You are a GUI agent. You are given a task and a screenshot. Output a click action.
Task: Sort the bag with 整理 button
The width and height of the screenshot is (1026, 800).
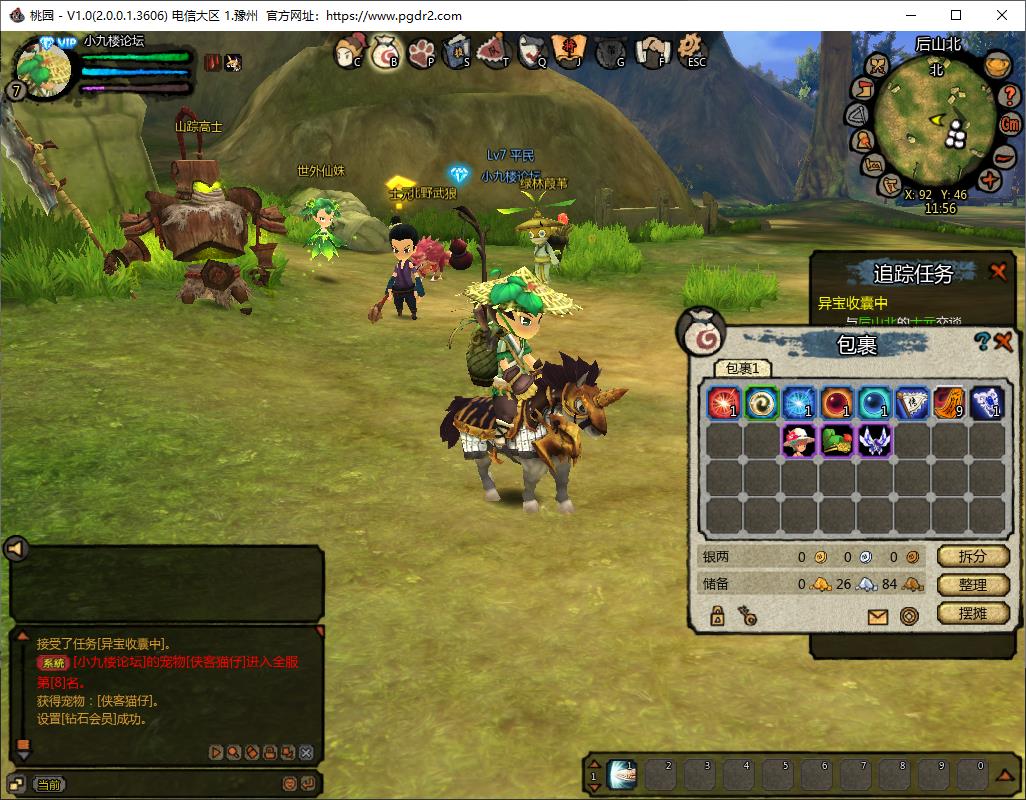(x=973, y=585)
